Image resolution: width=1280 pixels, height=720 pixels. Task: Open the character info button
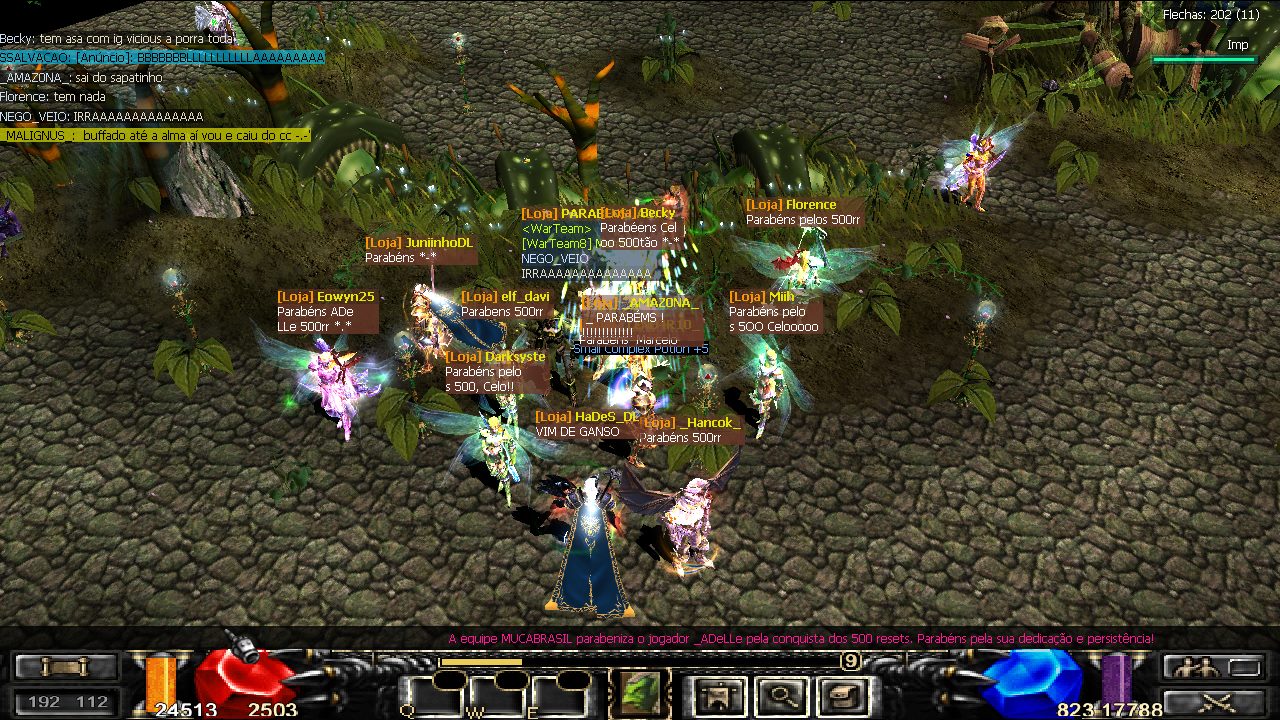718,693
